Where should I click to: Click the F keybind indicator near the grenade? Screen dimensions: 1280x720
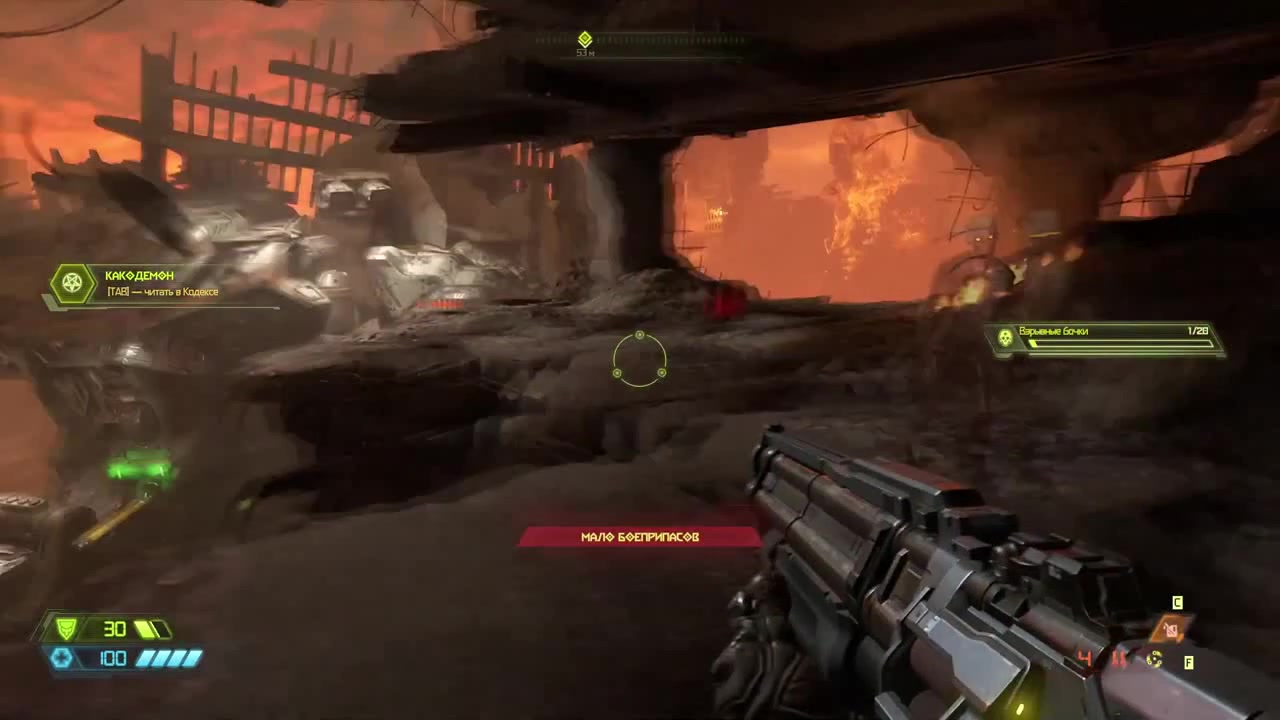[x=1188, y=662]
